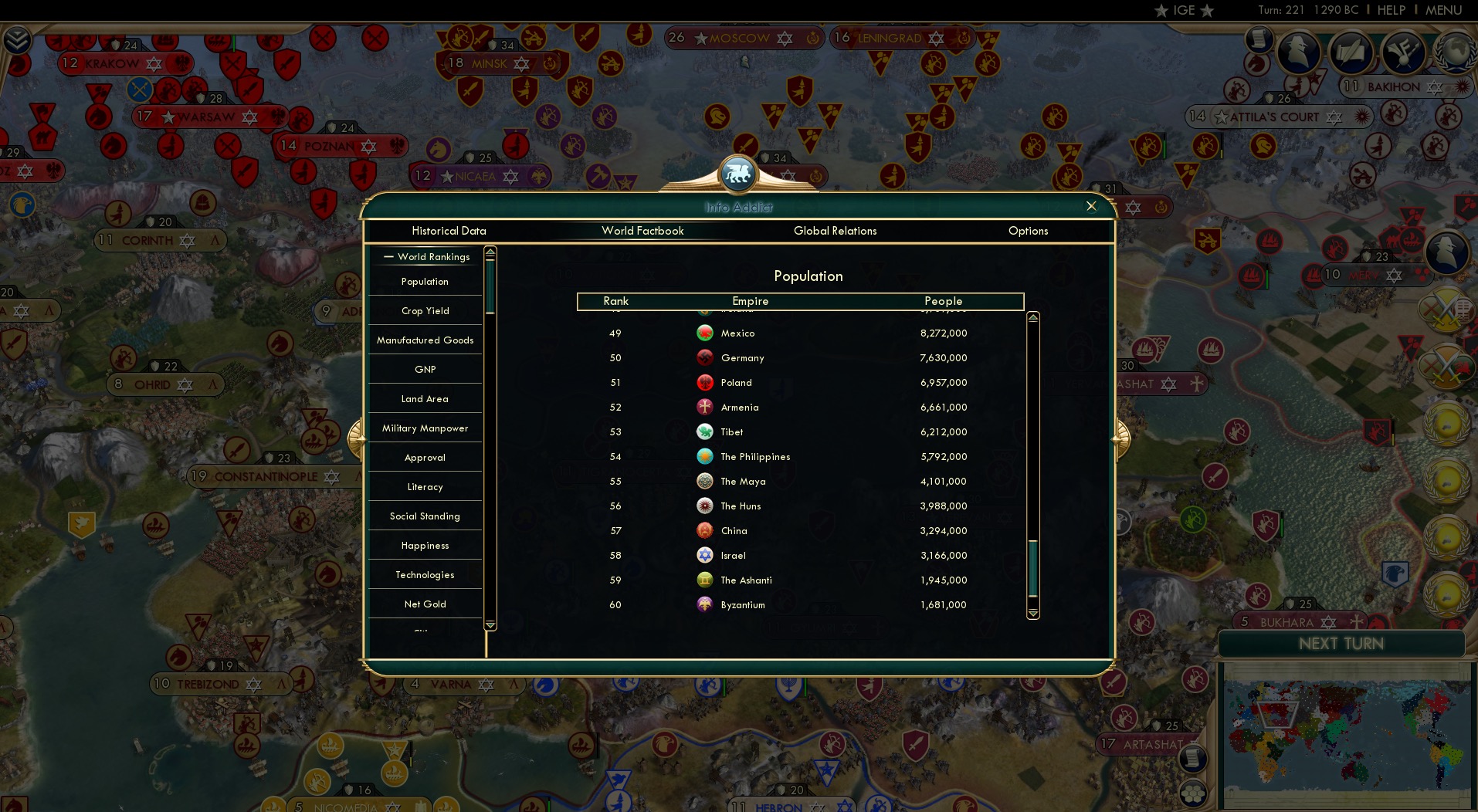Switch to the Global Relations tab

[x=835, y=230]
